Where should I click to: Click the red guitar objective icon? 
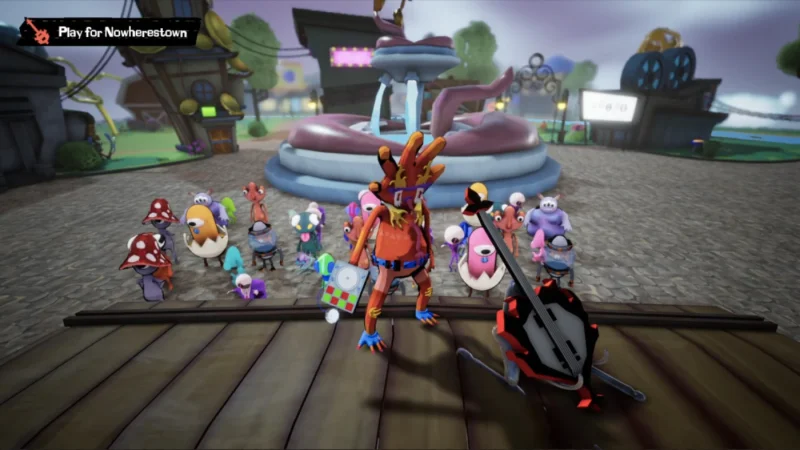36,32
